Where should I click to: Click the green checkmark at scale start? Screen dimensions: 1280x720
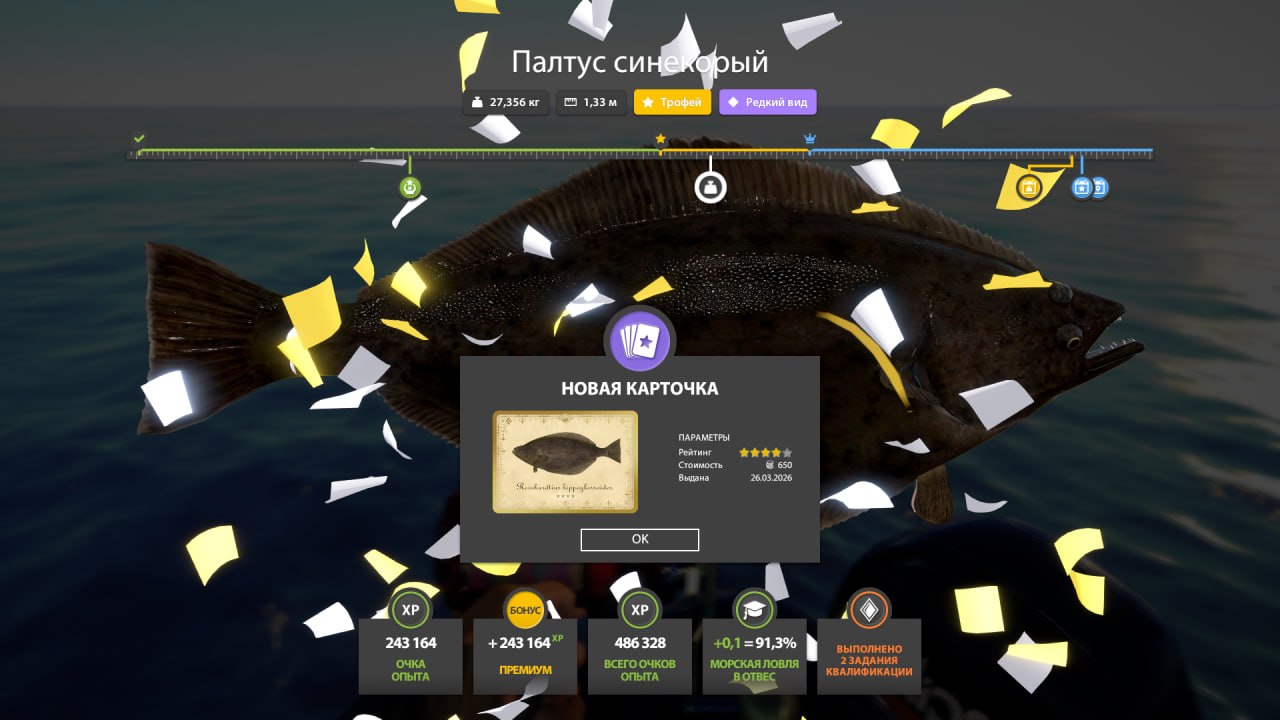click(x=138, y=136)
